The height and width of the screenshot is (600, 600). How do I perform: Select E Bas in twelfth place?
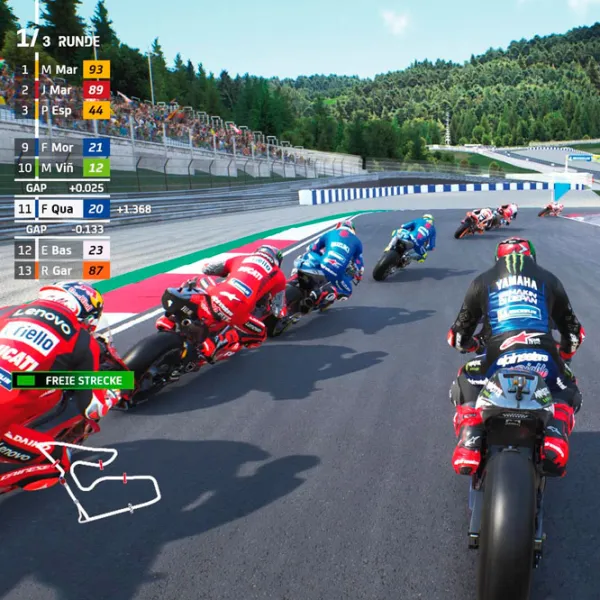pyautogui.click(x=62, y=250)
